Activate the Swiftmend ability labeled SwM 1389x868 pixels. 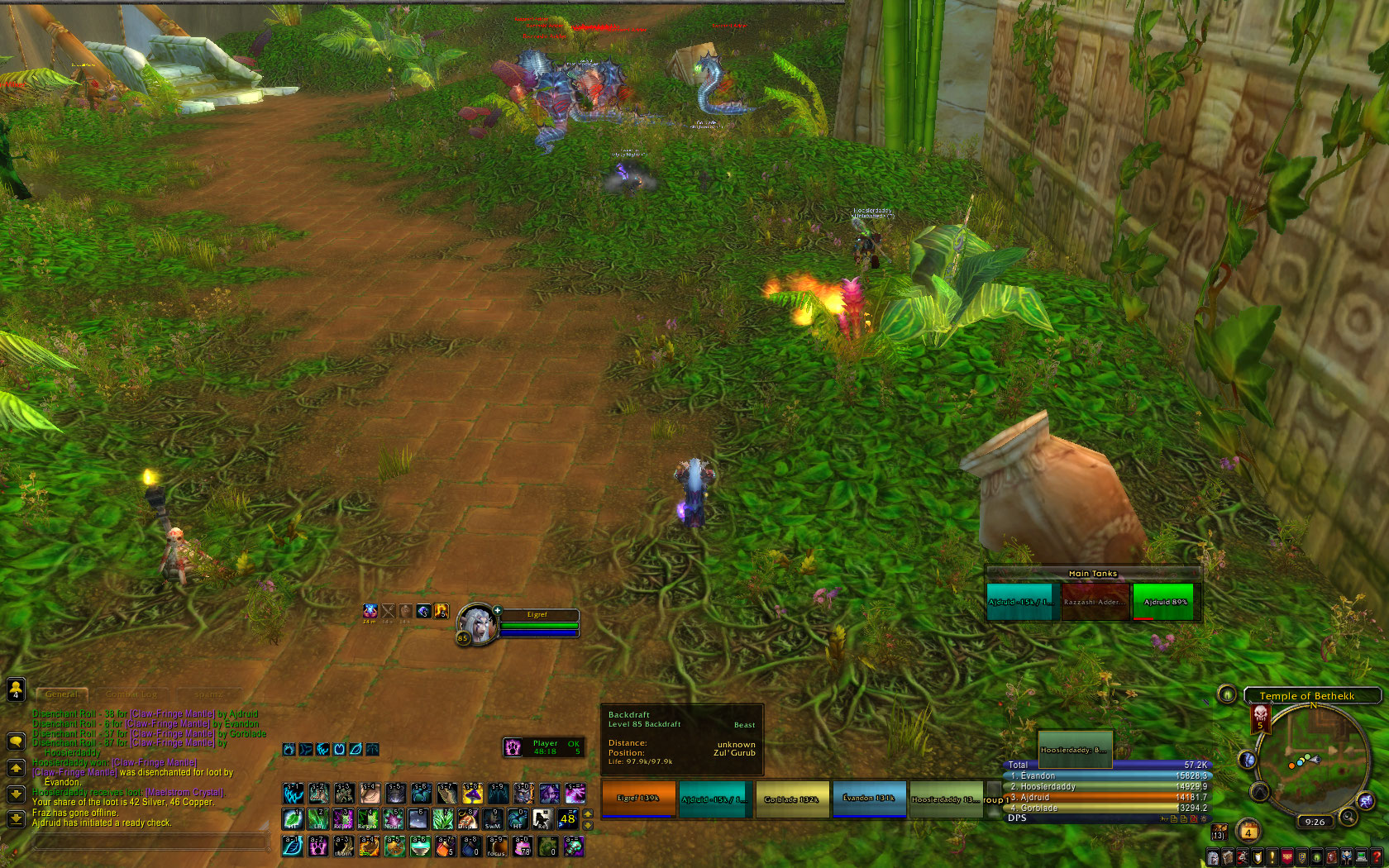(x=493, y=819)
